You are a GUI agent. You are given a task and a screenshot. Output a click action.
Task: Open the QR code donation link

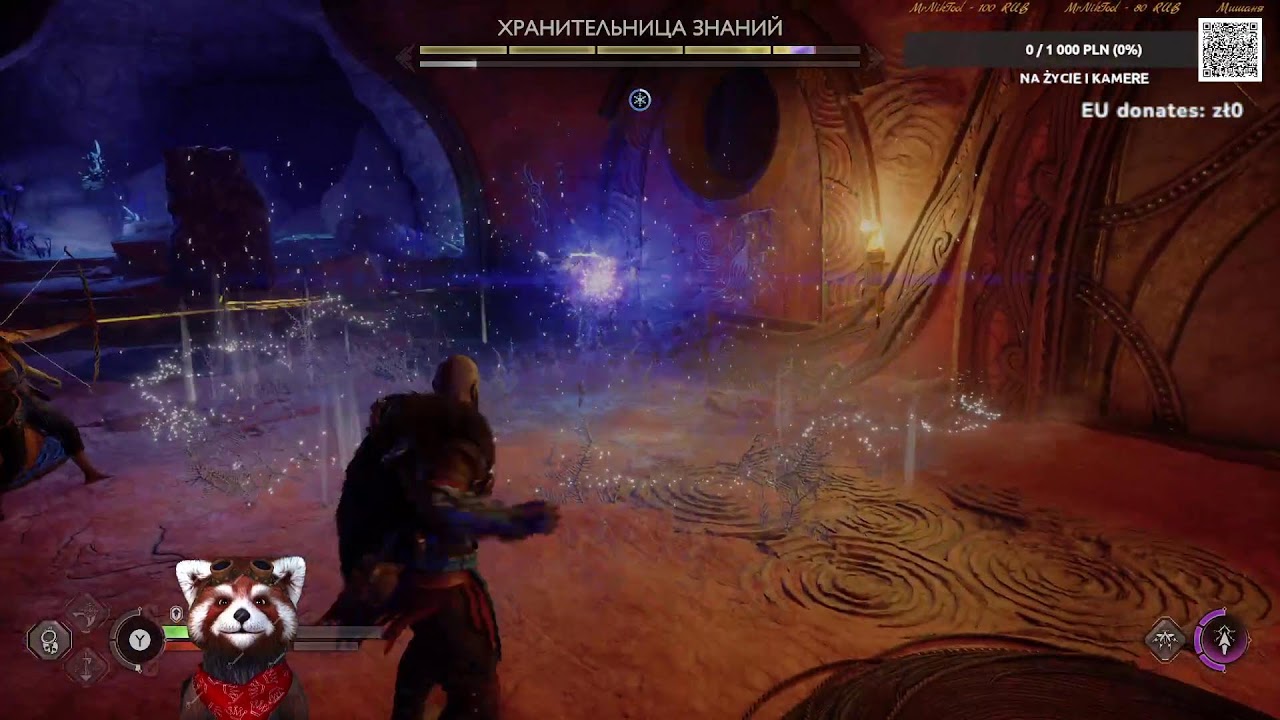[x=1229, y=50]
